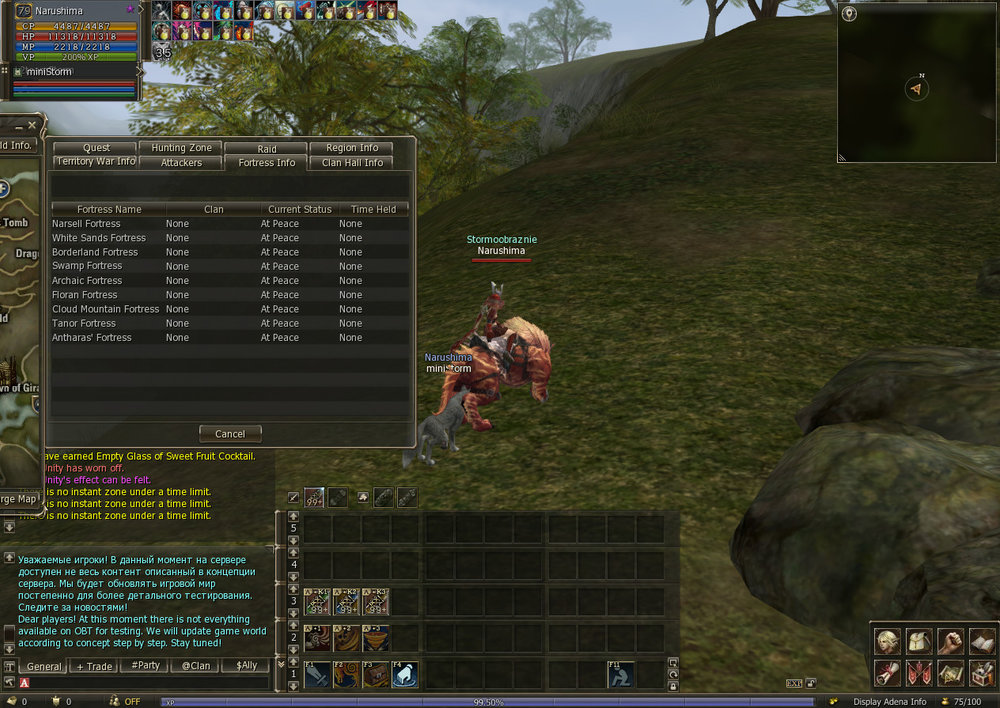Show the Raid tab
This screenshot has height=708, width=1000.
pyautogui.click(x=267, y=148)
